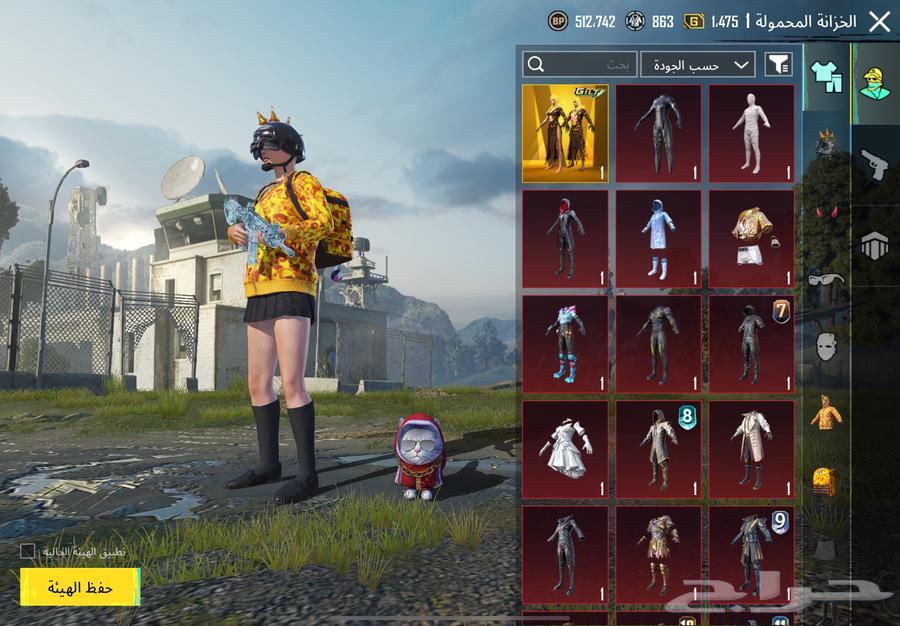Open the red devil horns category
This screenshot has width=900, height=626.
click(826, 212)
